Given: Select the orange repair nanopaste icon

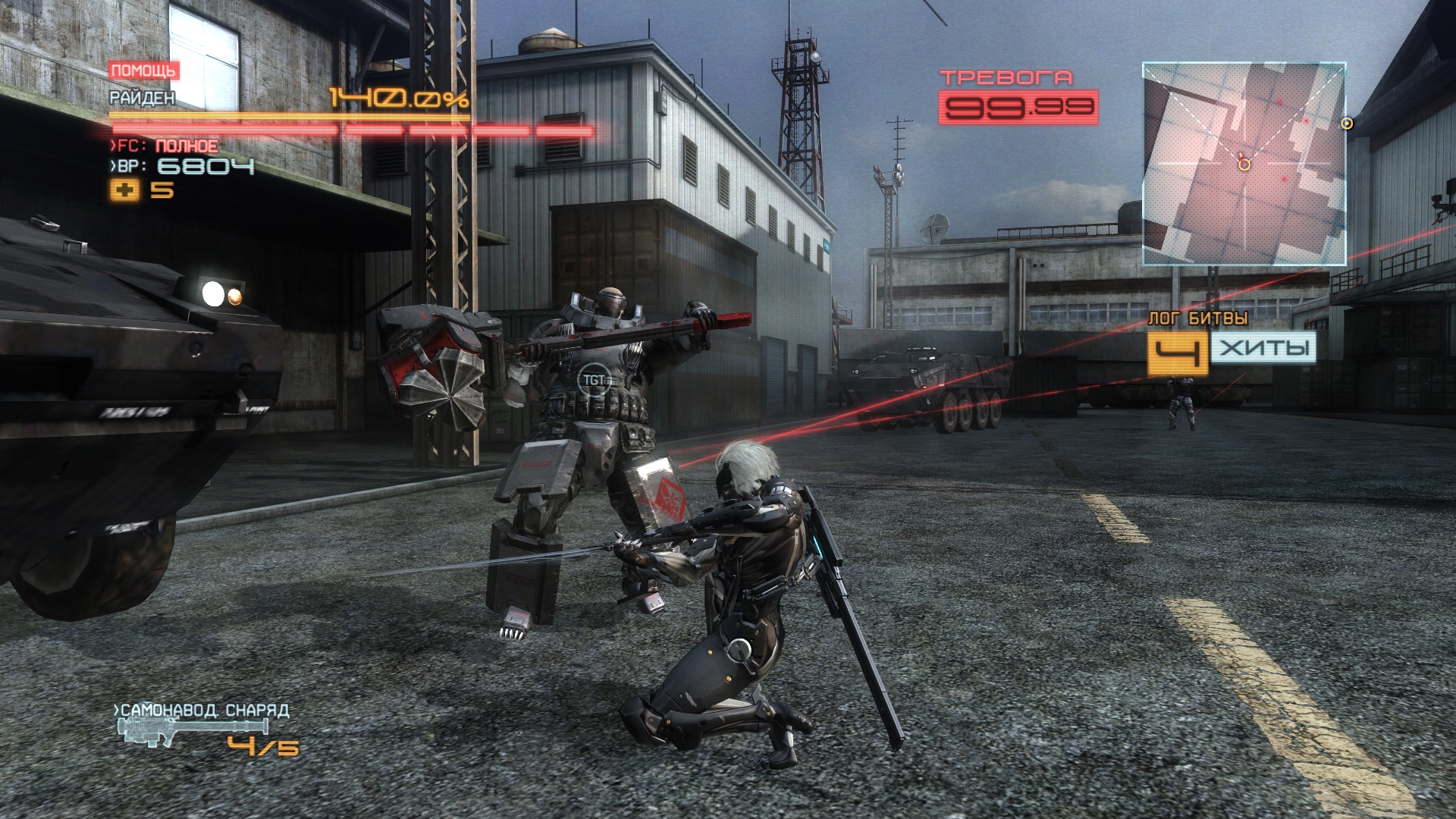Looking at the screenshot, I should [125, 190].
